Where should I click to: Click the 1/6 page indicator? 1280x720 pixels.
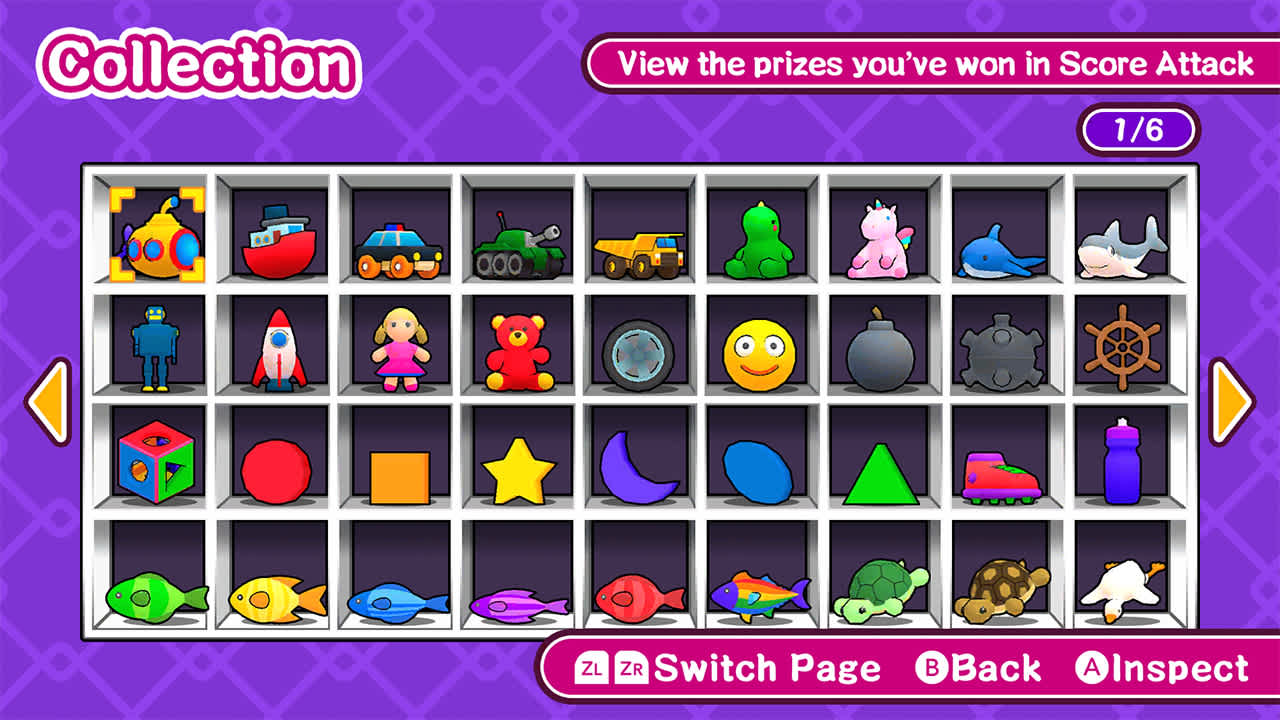pos(1138,131)
